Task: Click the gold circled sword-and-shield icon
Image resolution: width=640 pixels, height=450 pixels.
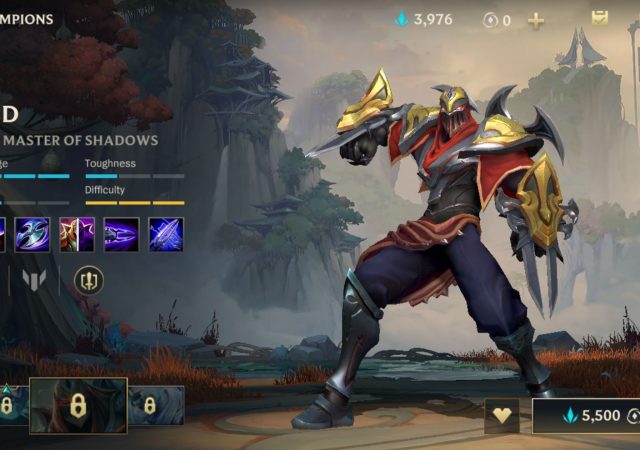Action: point(89,280)
